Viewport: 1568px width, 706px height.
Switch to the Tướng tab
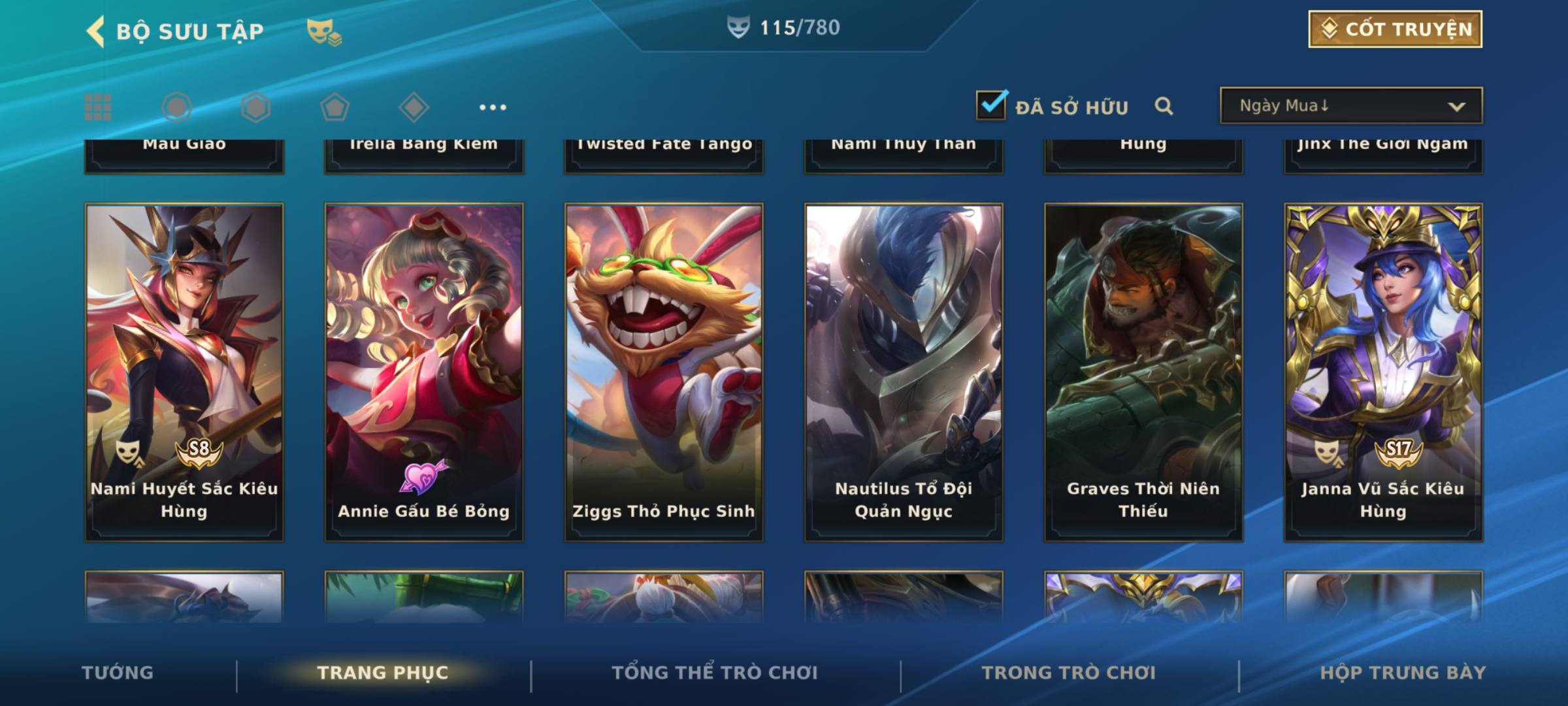coord(118,673)
